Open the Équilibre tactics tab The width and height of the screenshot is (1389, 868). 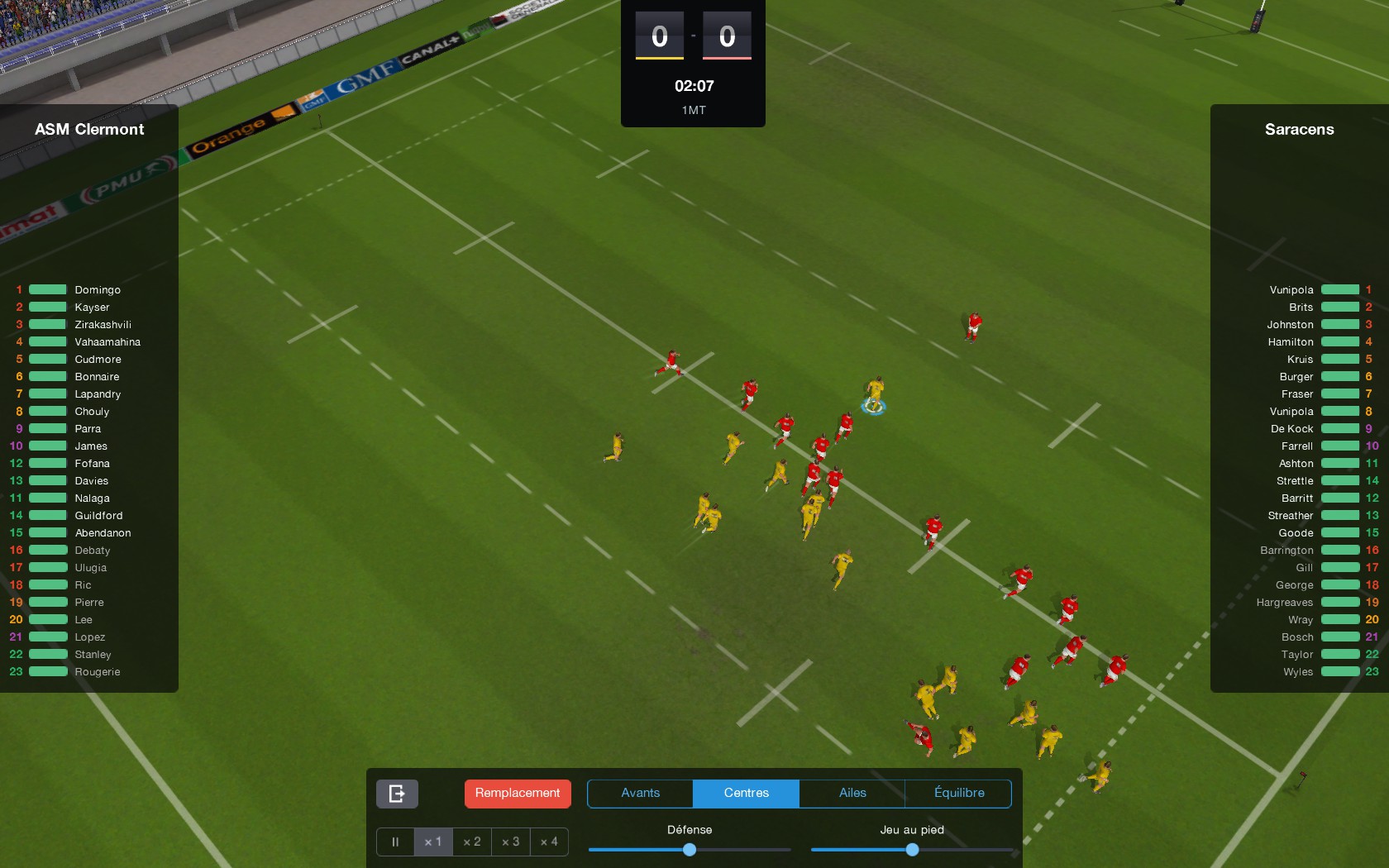click(x=959, y=793)
